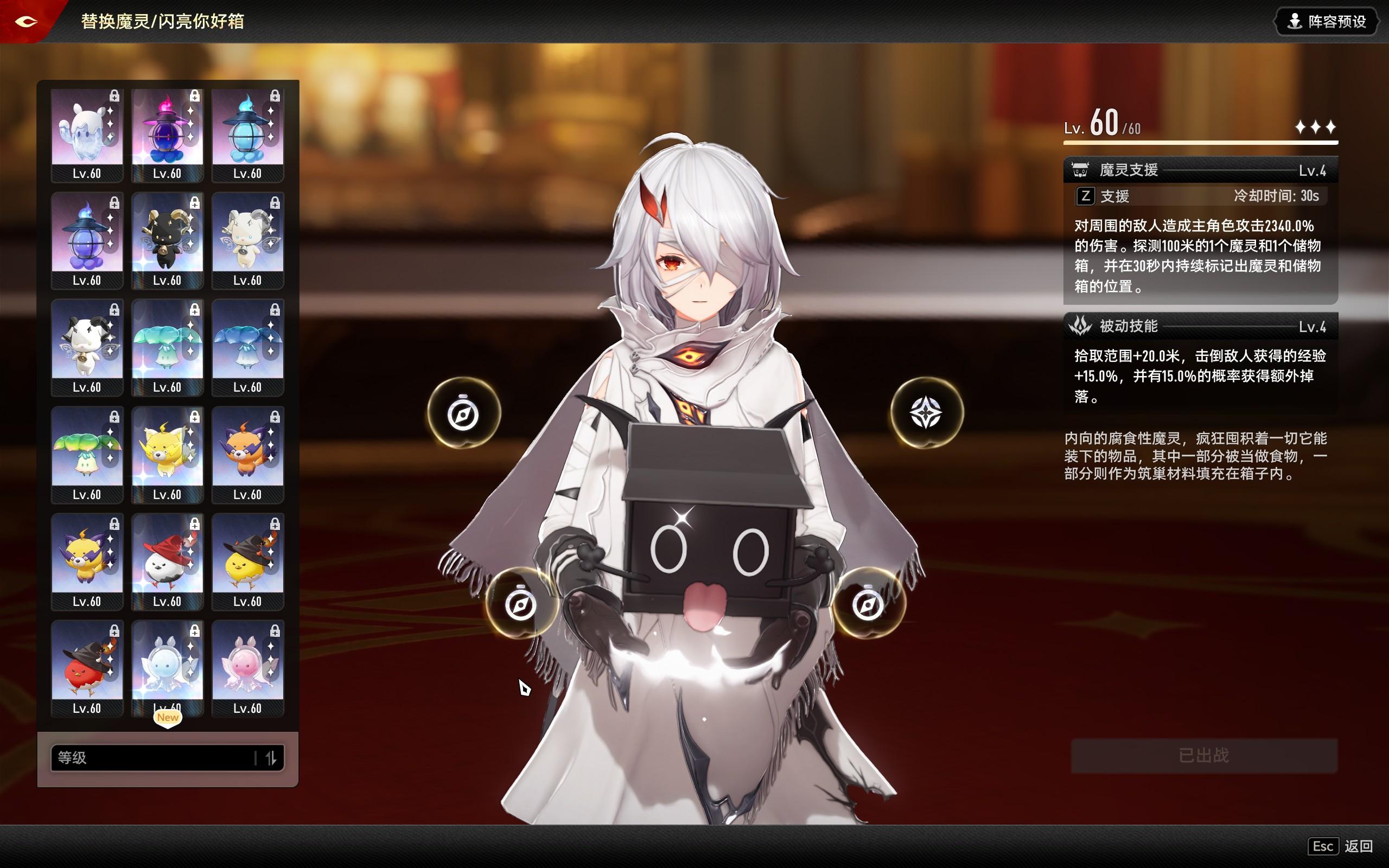Select the four-point star spirit slot
This screenshot has width=1389, height=868.
(x=926, y=413)
